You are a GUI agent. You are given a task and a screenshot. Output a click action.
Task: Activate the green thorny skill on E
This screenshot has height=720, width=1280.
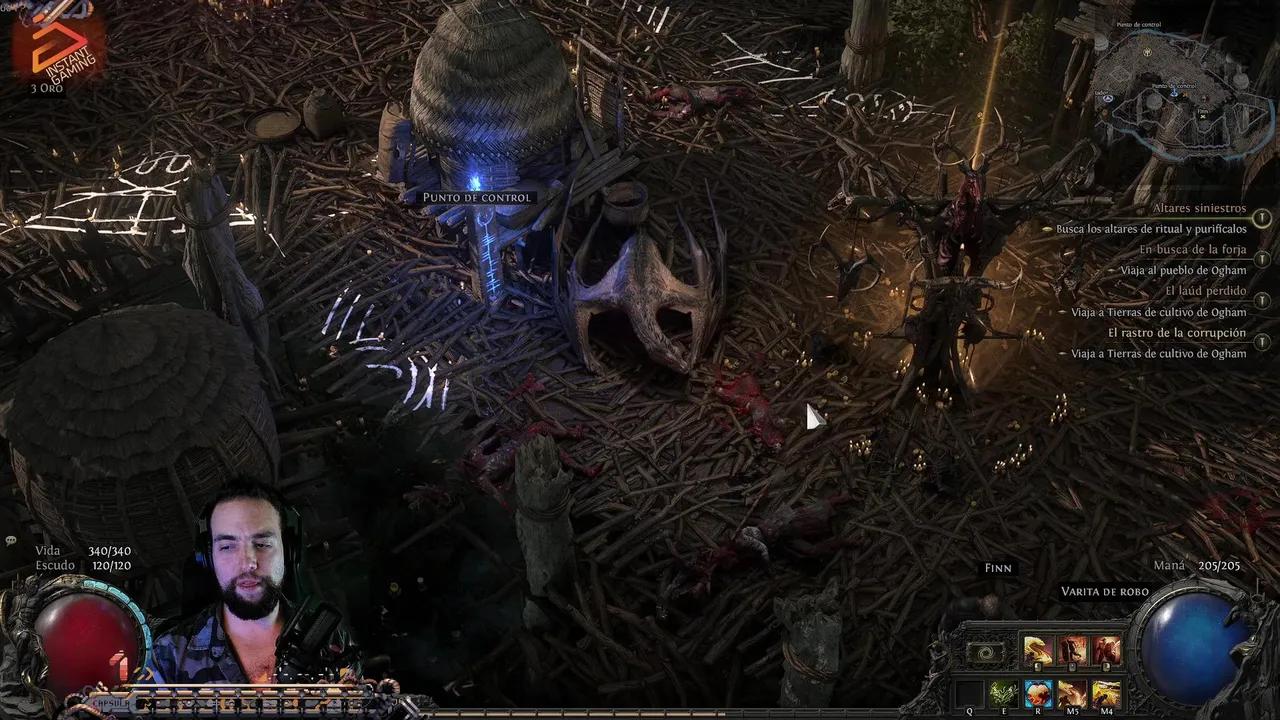click(1003, 693)
